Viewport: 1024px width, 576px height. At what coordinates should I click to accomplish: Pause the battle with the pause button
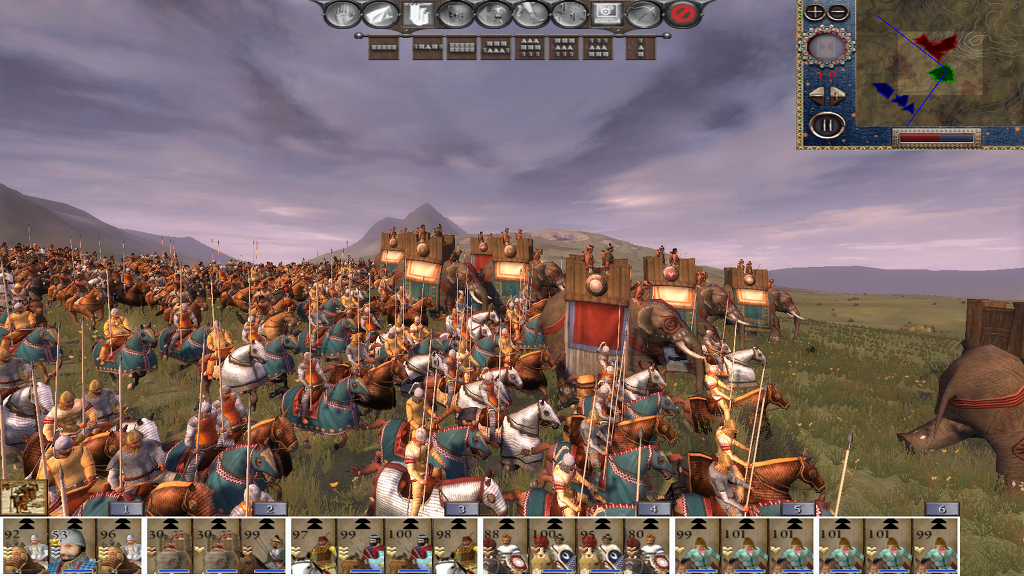[x=827, y=126]
